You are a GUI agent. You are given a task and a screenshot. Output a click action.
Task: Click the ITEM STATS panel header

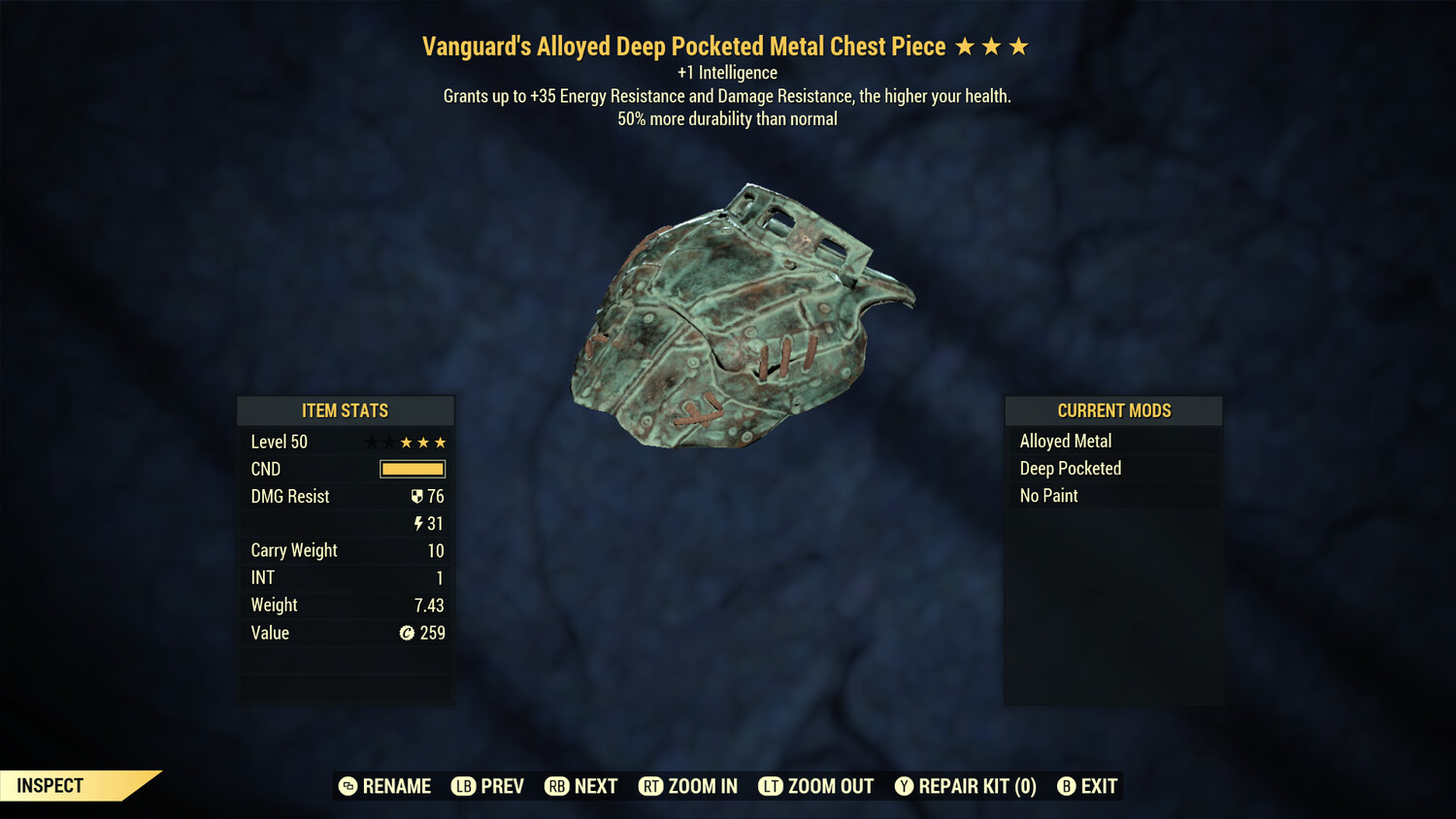click(x=346, y=410)
